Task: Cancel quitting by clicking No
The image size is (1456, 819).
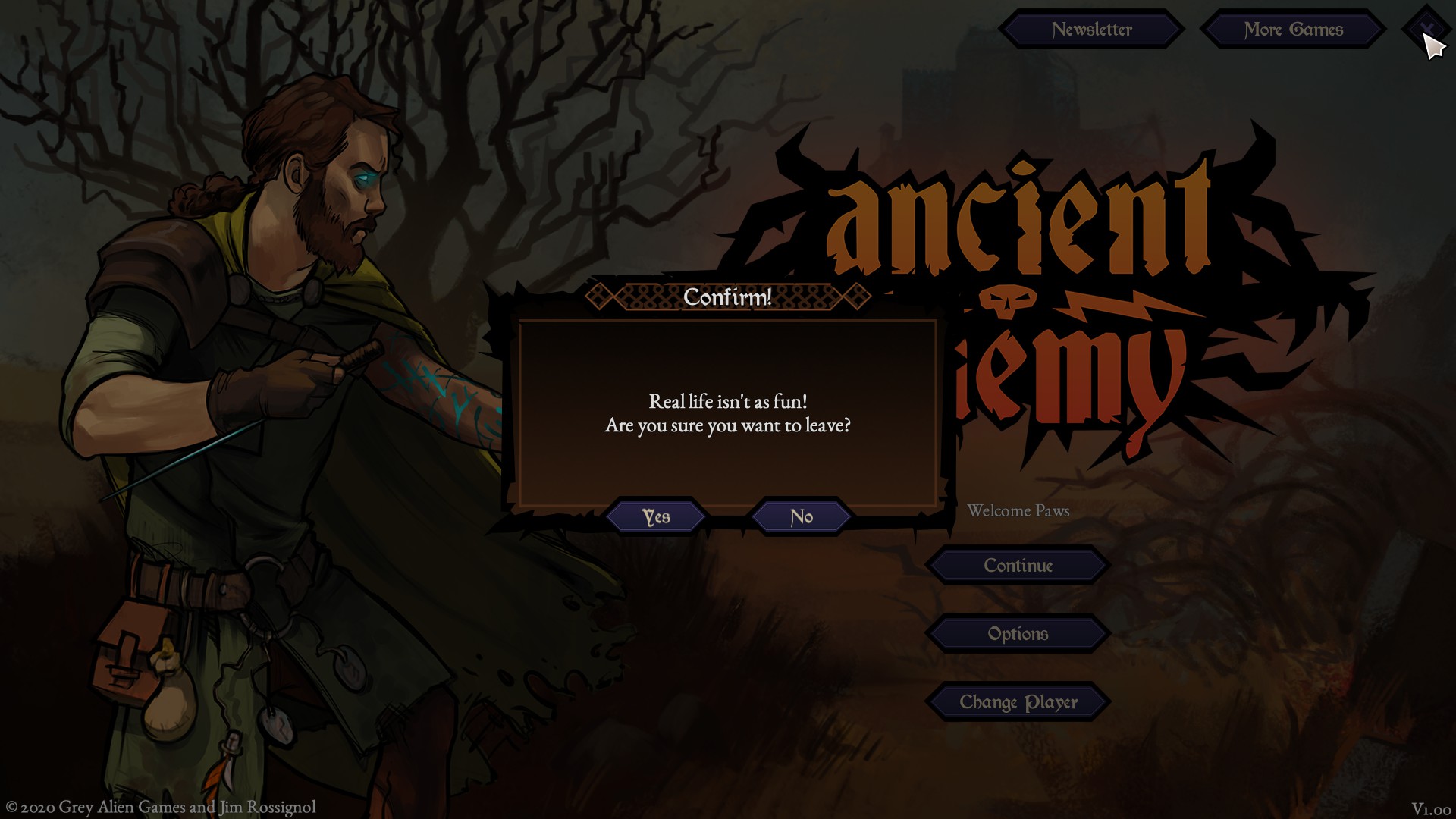Action: (800, 516)
